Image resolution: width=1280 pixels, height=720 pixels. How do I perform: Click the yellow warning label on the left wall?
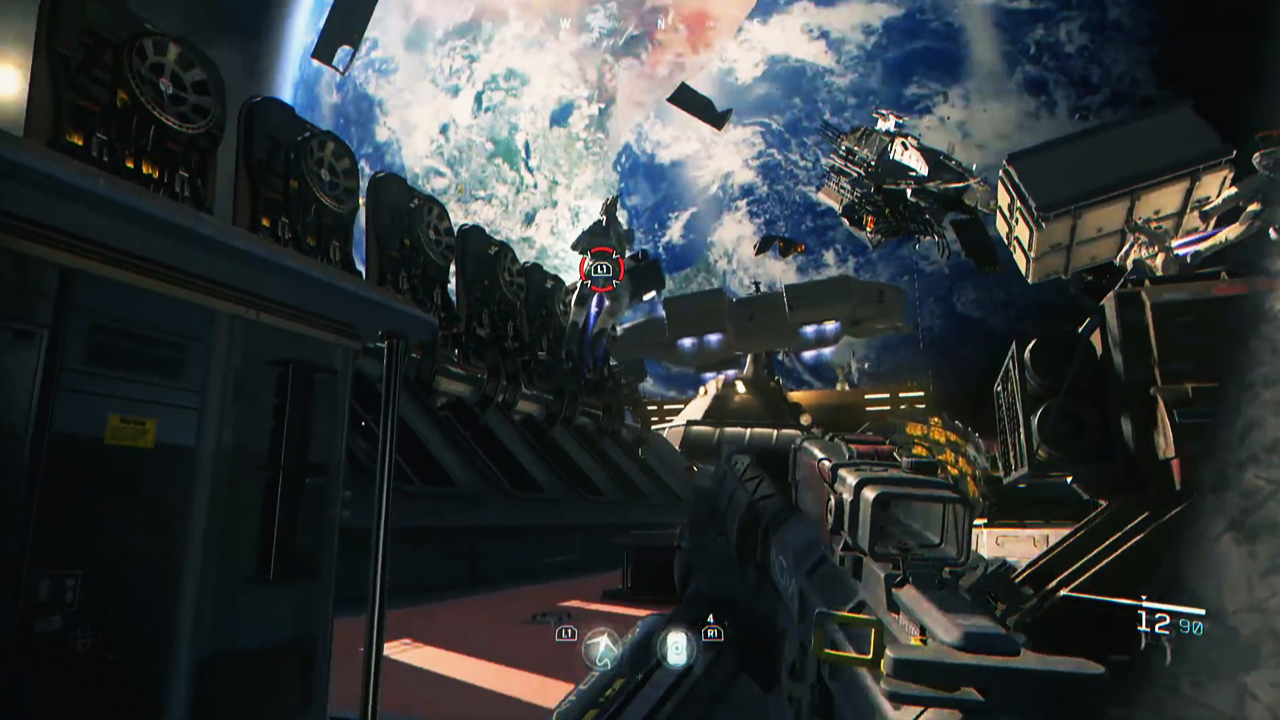point(130,427)
